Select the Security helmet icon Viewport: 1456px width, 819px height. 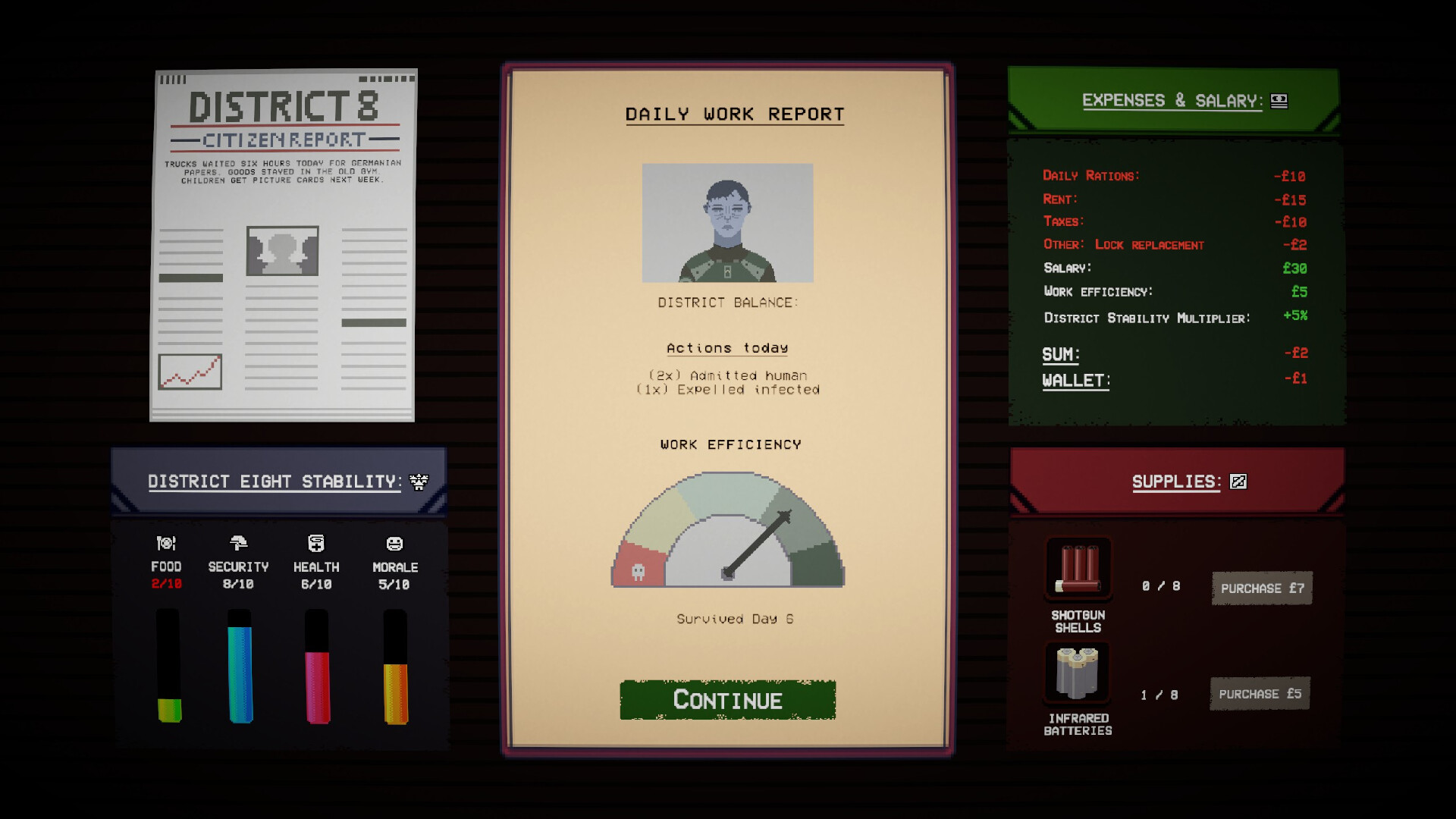click(x=240, y=541)
